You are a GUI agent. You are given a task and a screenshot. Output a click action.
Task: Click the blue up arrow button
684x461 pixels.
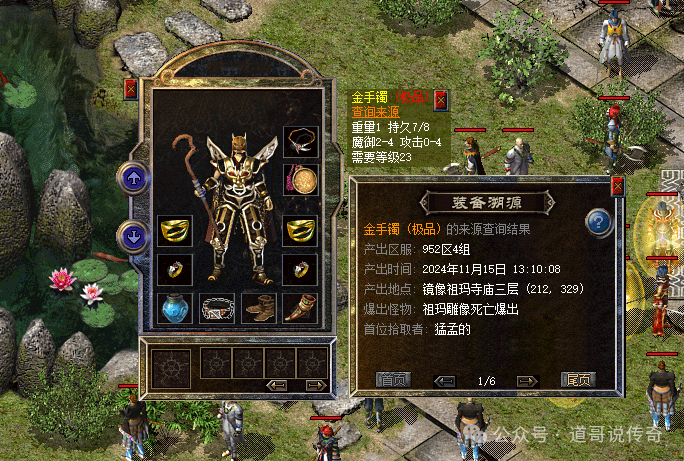coord(133,179)
